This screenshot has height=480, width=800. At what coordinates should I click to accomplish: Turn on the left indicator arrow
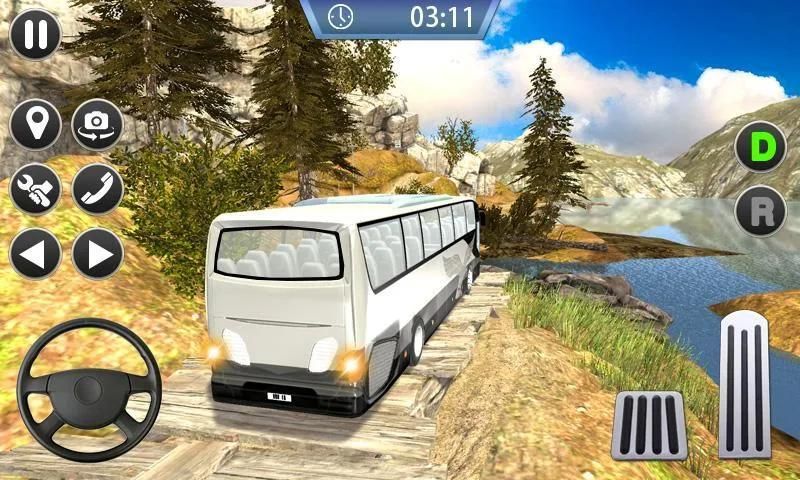click(x=35, y=253)
